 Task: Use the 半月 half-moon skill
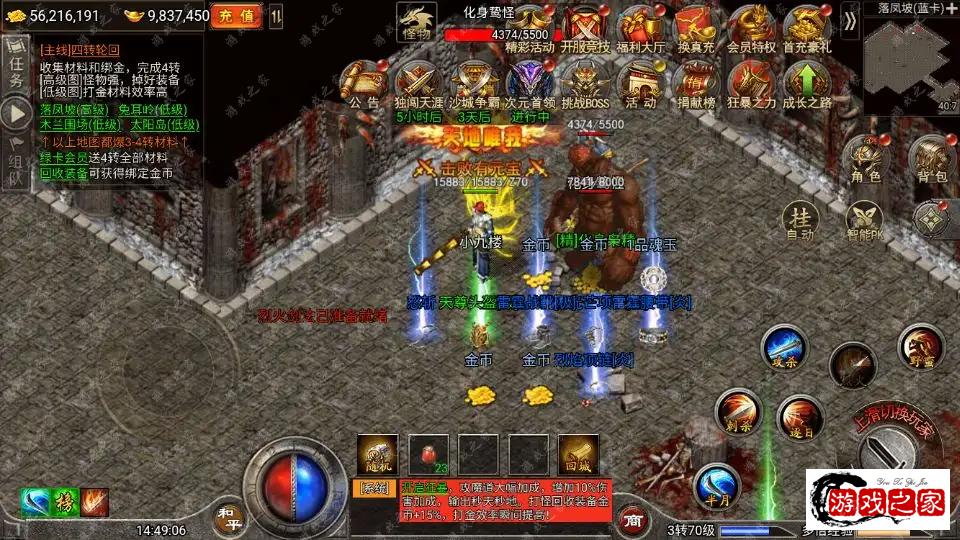716,485
